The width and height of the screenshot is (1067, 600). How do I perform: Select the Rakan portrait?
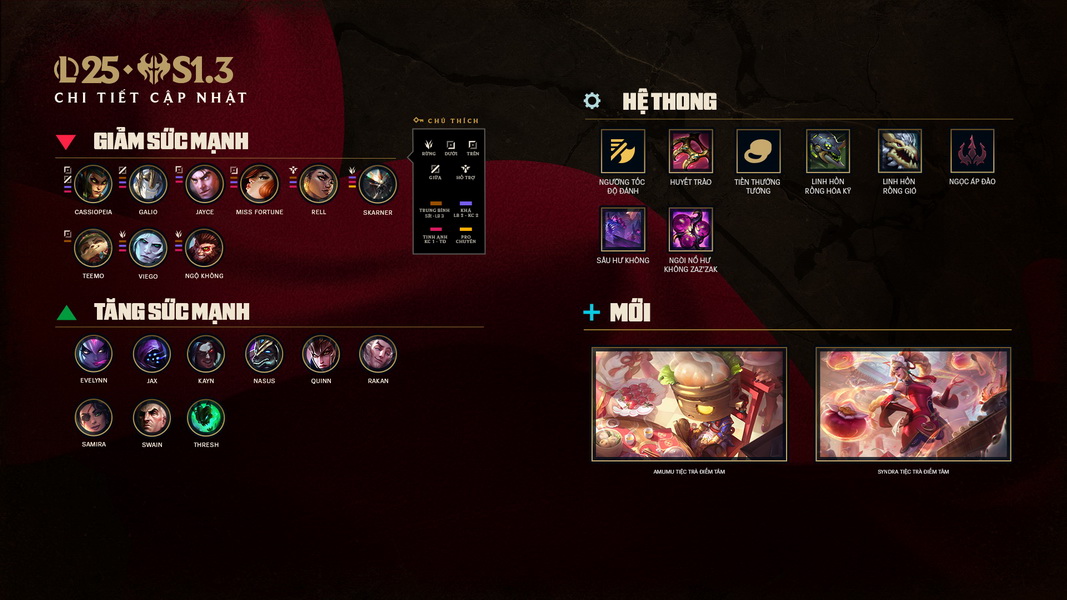(x=378, y=354)
